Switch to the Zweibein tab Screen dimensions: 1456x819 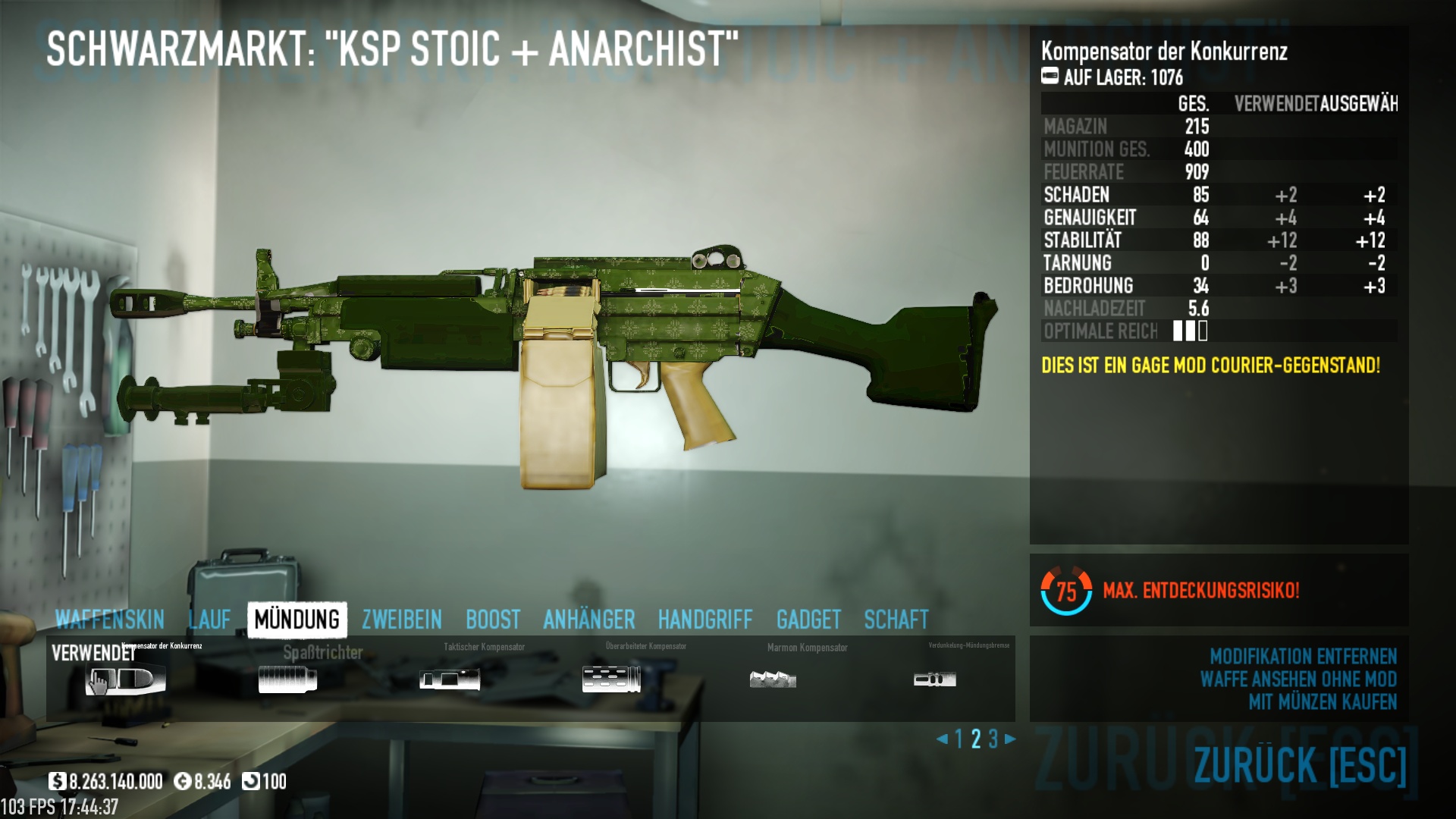[x=401, y=620]
